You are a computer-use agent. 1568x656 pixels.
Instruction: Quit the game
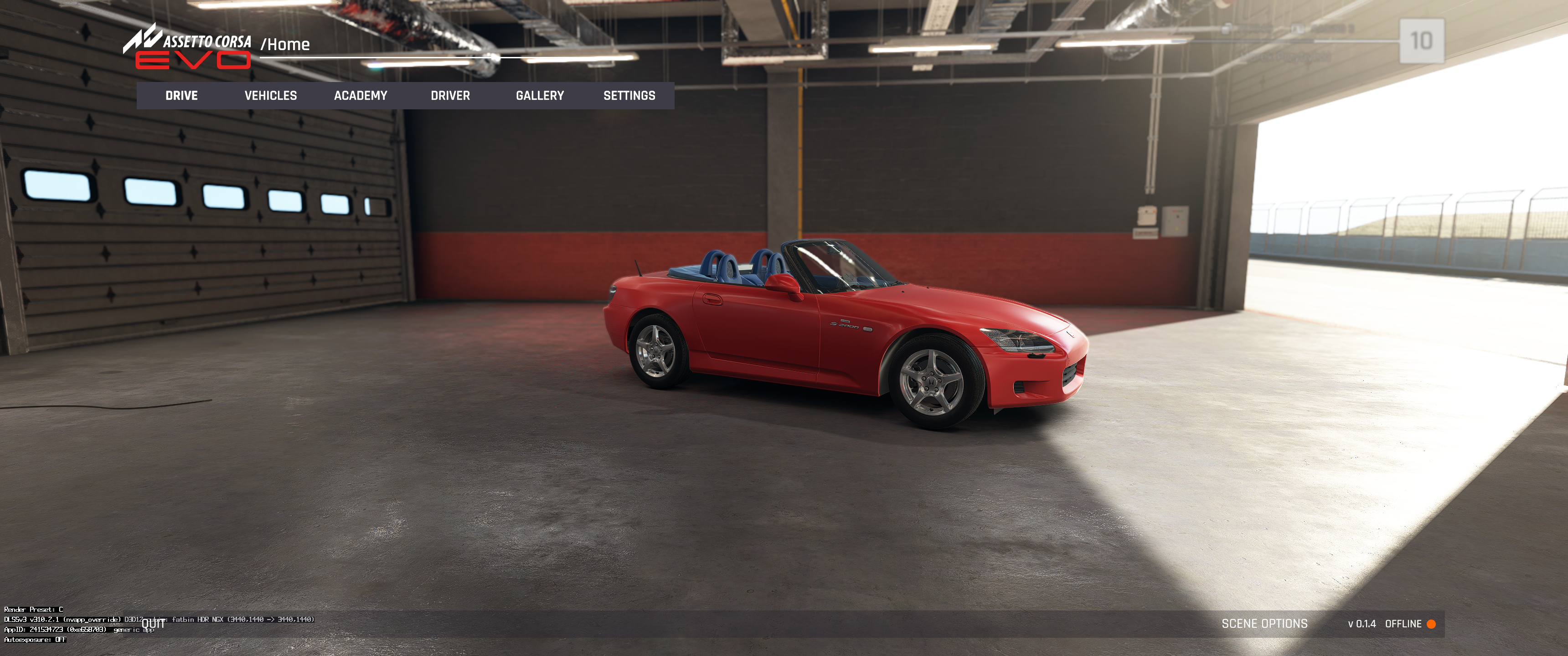click(x=154, y=624)
